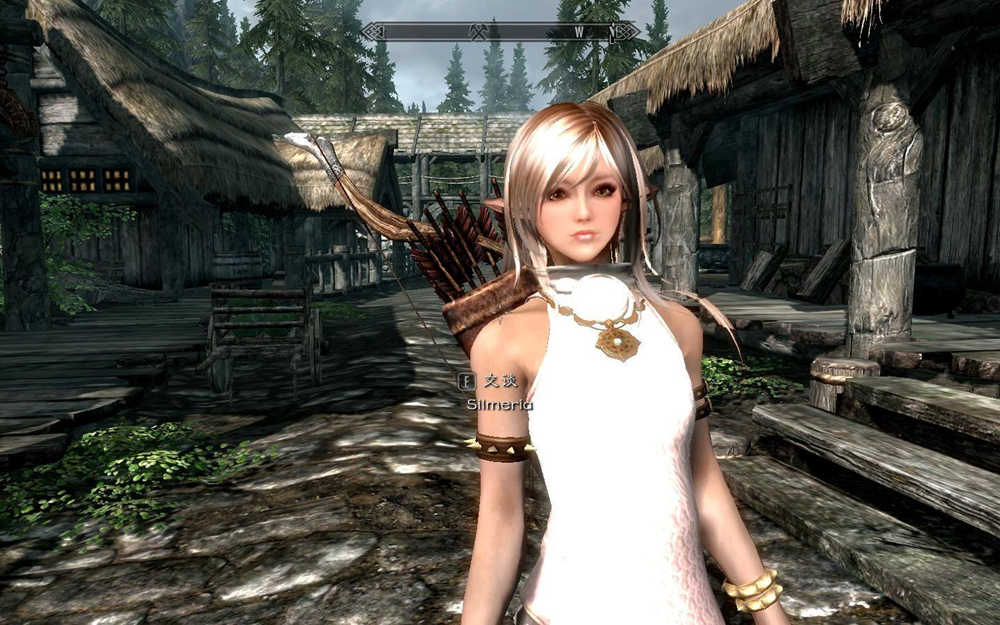This screenshot has height=625, width=1000.
Task: Select the crossed pickaxes mine marker on compass
Action: pos(478,31)
